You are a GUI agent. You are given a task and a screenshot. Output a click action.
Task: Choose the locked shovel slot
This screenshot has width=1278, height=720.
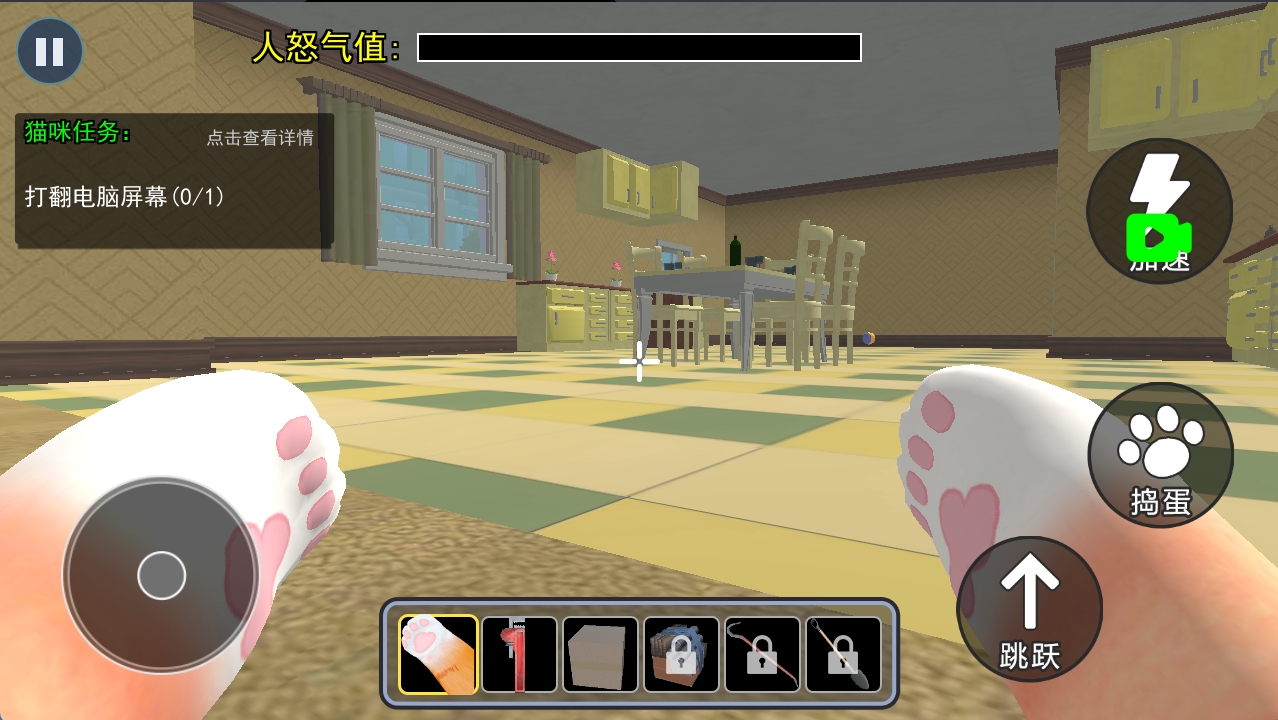click(843, 654)
